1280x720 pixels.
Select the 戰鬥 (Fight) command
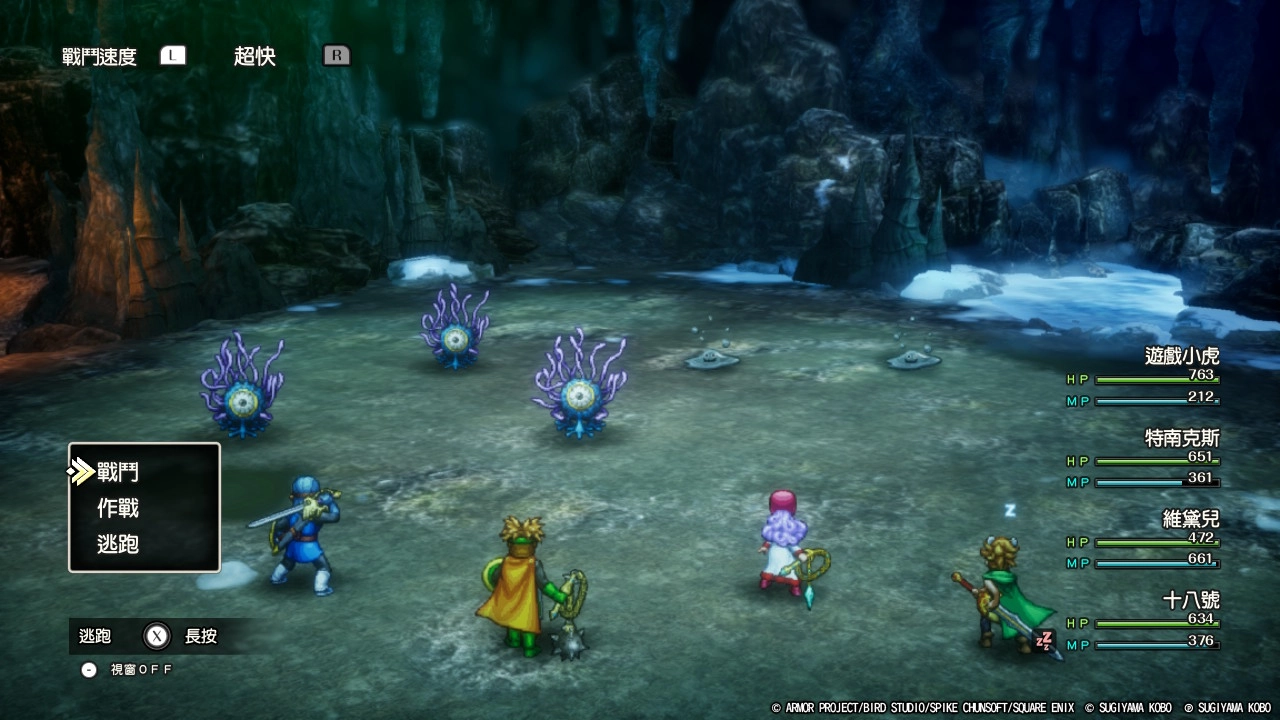pyautogui.click(x=118, y=472)
